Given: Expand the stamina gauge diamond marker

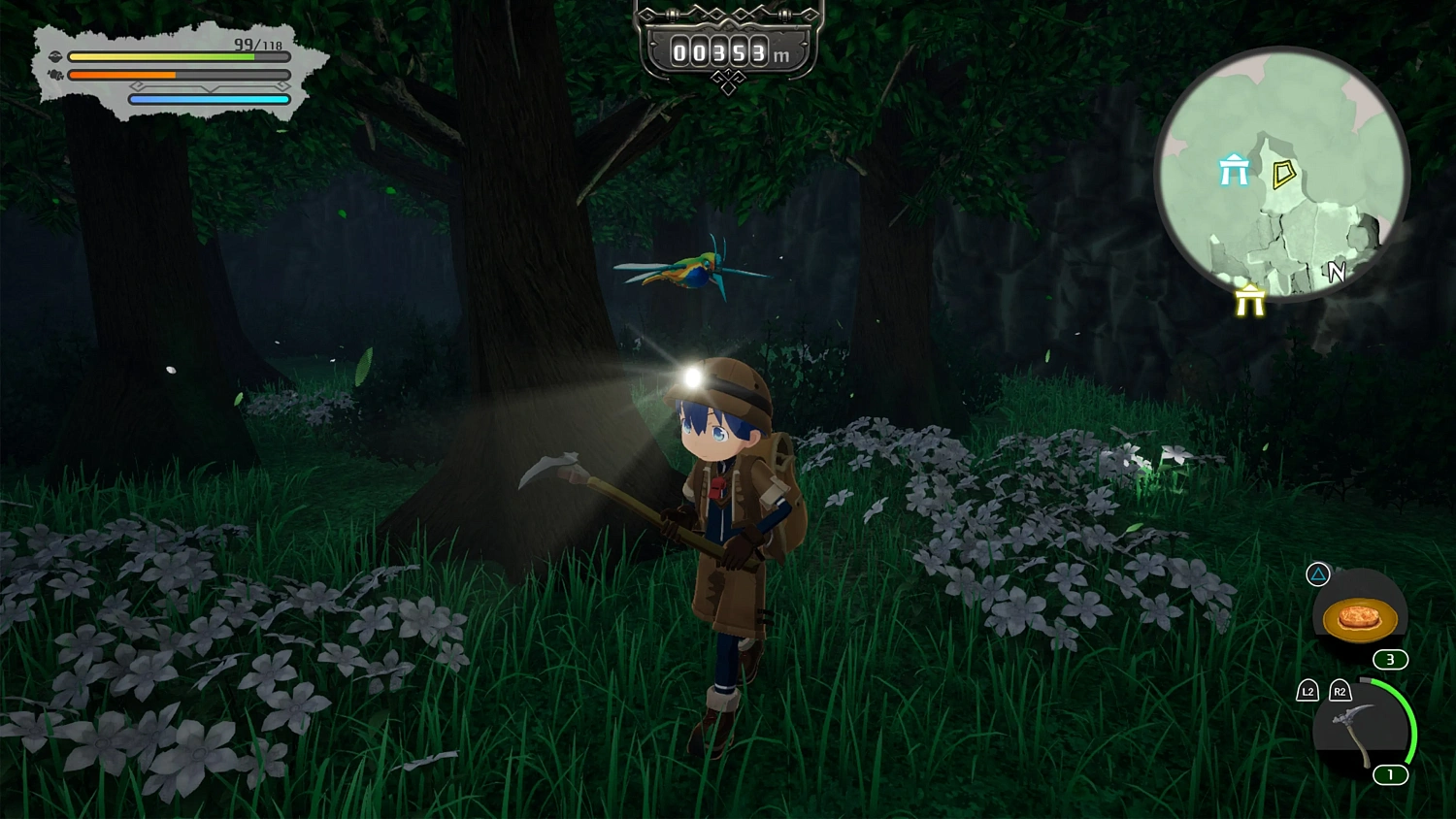Looking at the screenshot, I should [138, 86].
